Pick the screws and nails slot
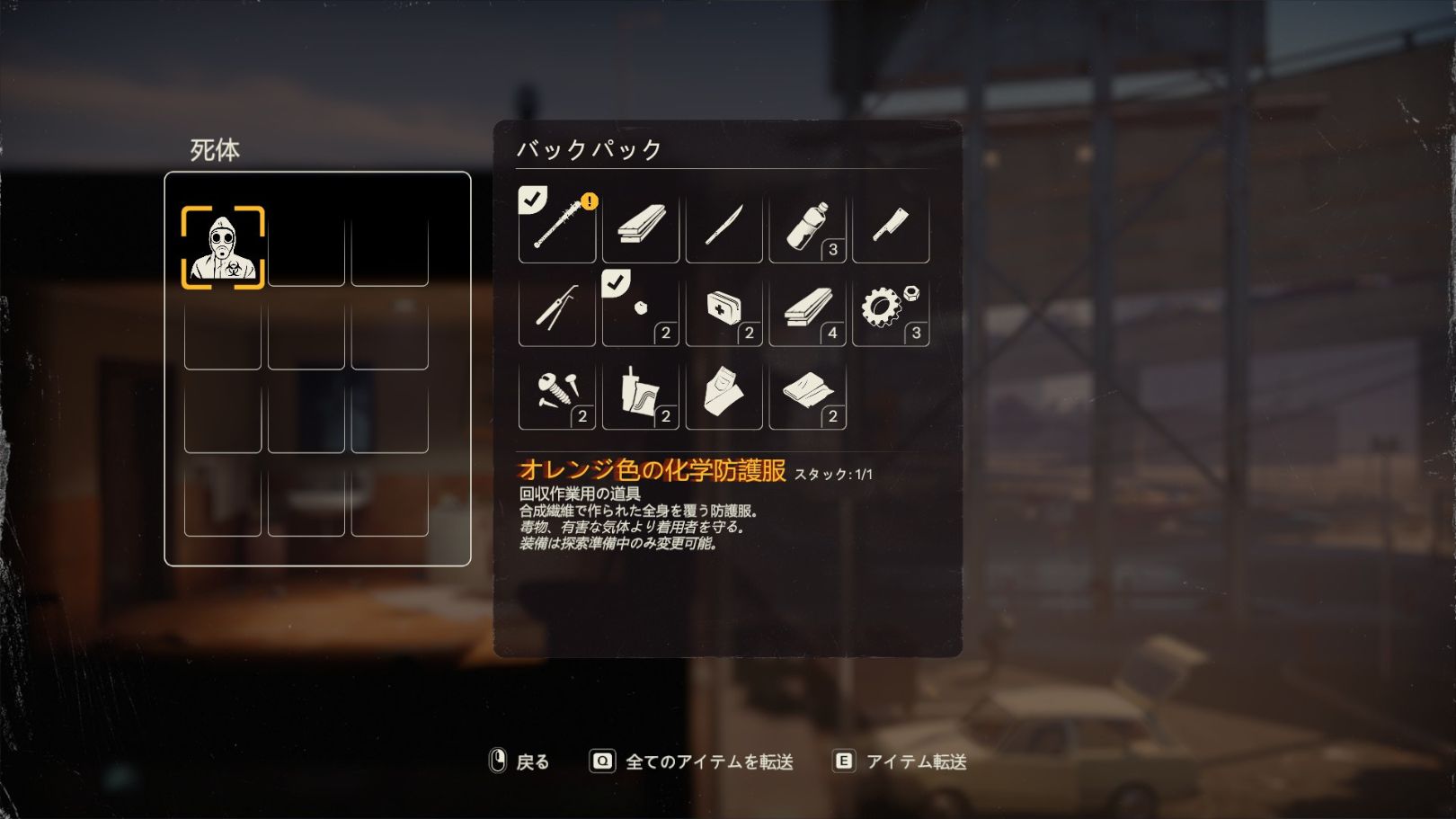Image resolution: width=1456 pixels, height=819 pixels. (x=557, y=392)
